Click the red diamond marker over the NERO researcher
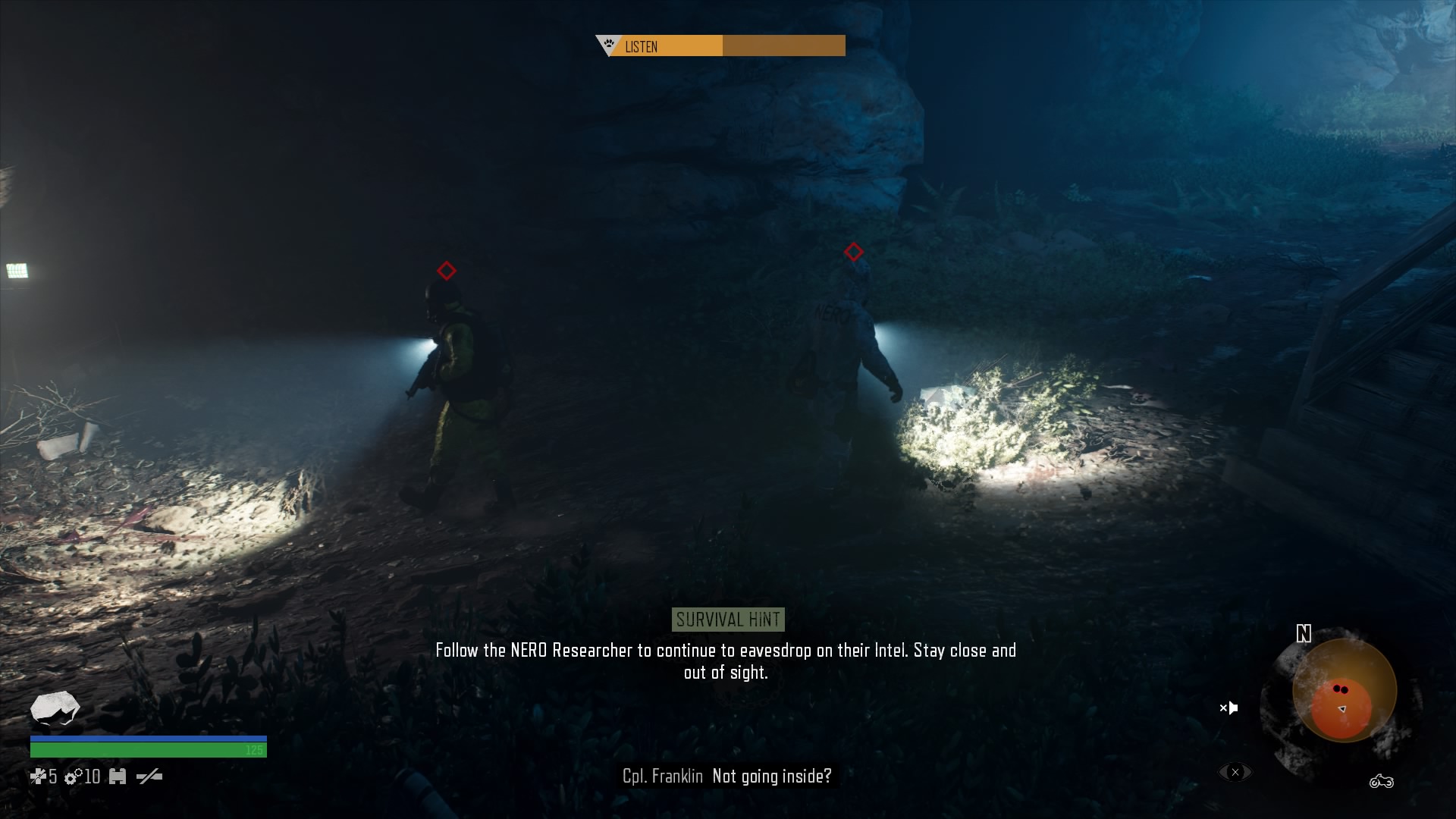 coord(855,250)
